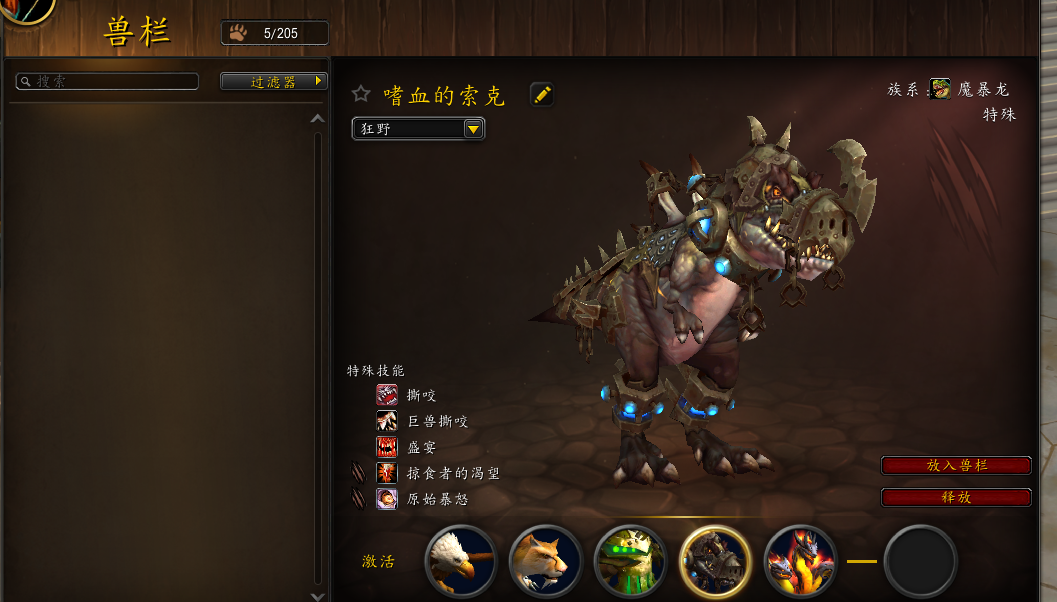Select the armored devilsaur pet portrait
This screenshot has width=1057, height=602.
click(716, 561)
